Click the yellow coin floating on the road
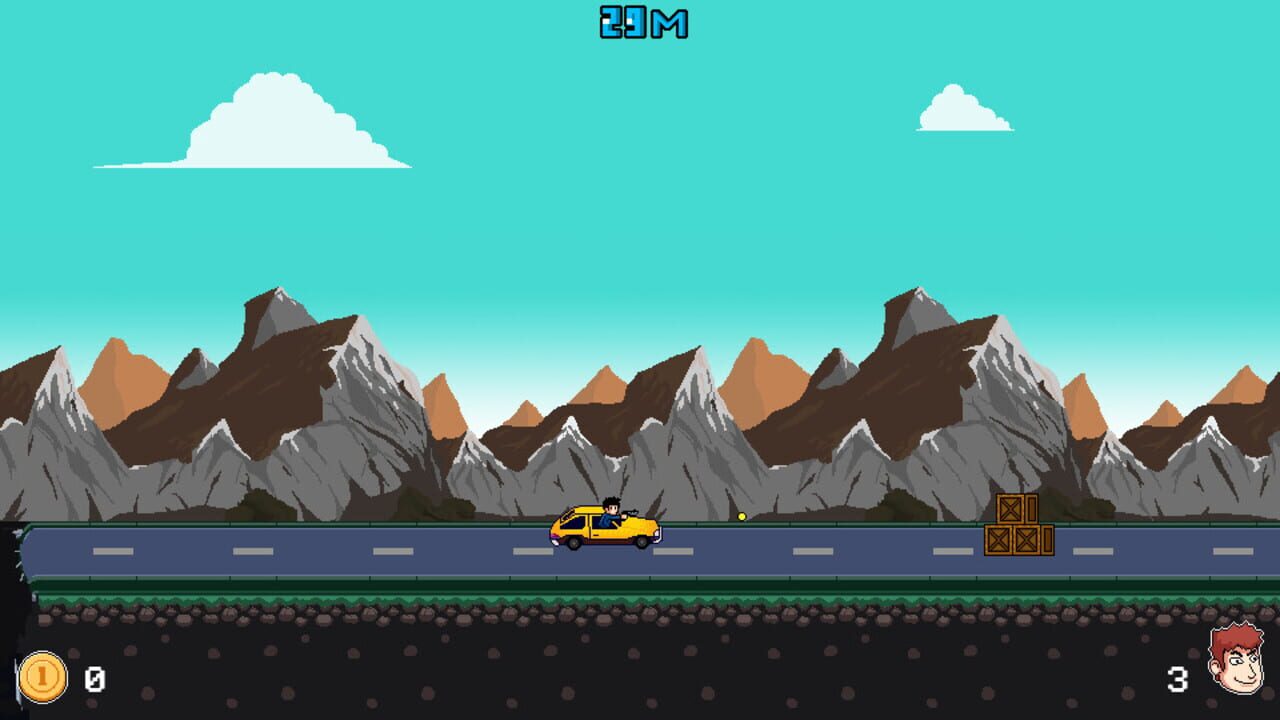This screenshot has height=720, width=1280. (741, 516)
